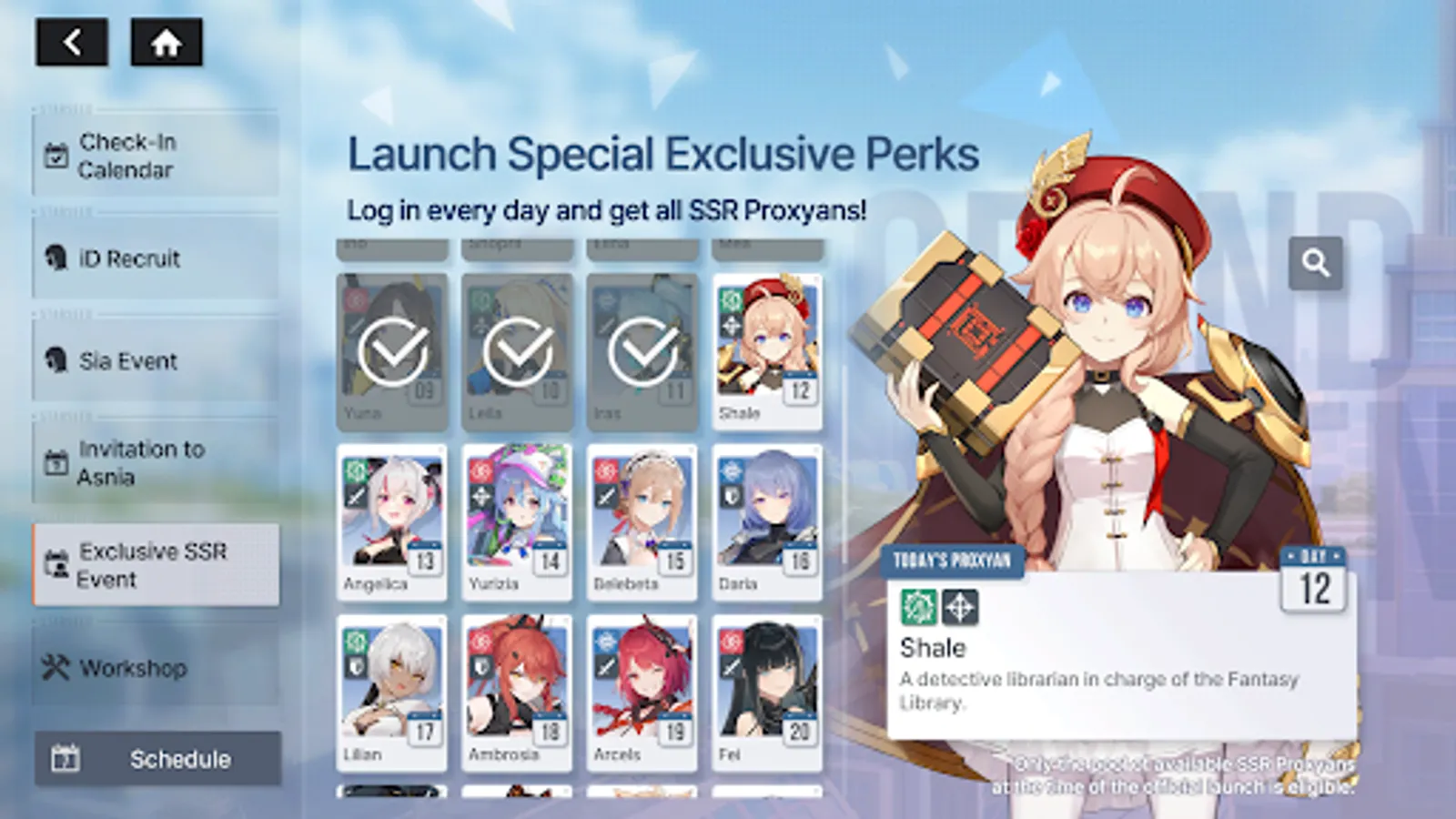1456x819 pixels.
Task: Select Yurizia's day 14 card
Action: pos(518,519)
